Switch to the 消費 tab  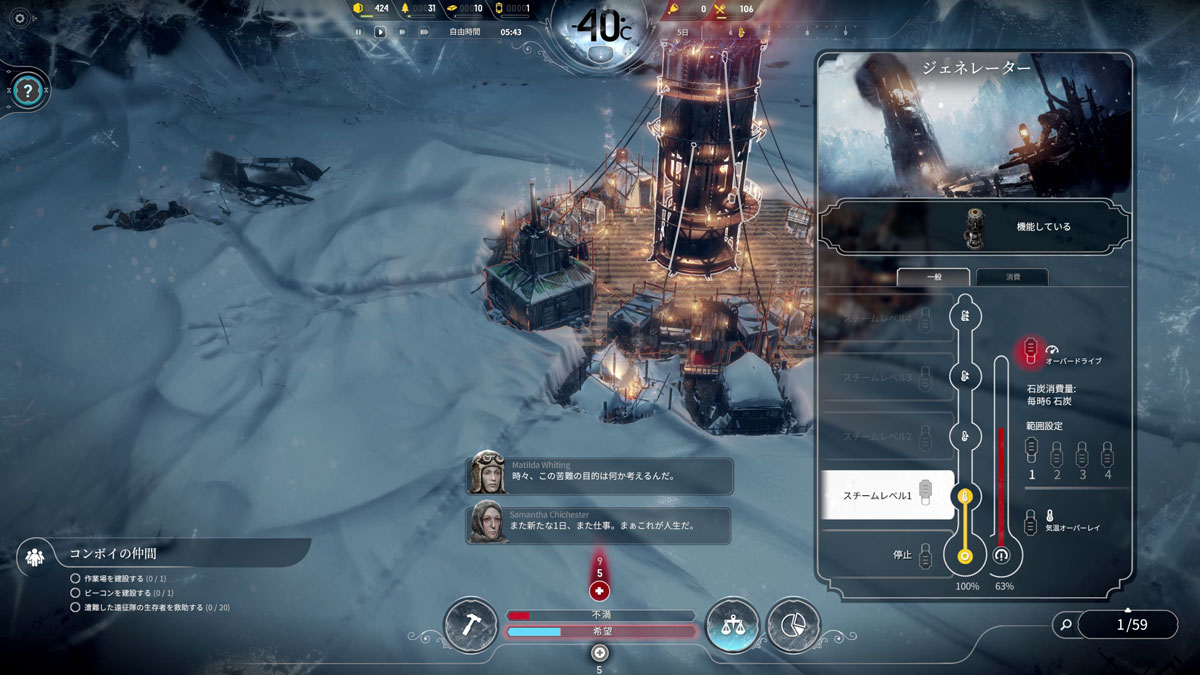point(1012,278)
